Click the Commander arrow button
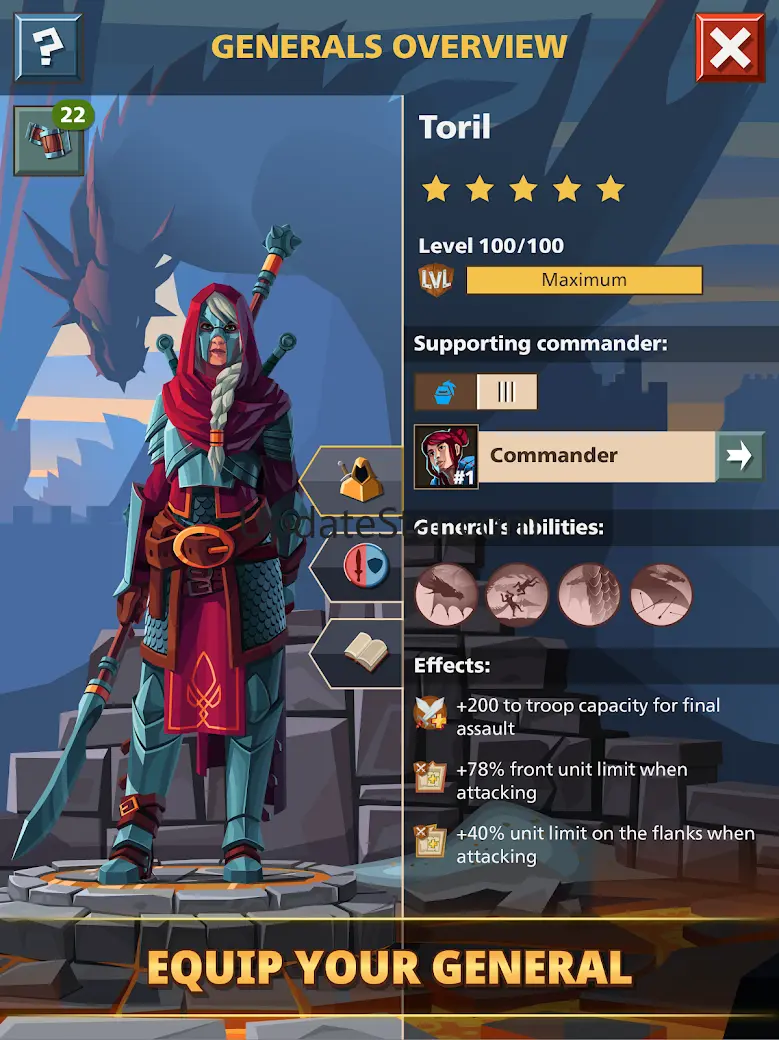Image resolution: width=779 pixels, height=1040 pixels. coord(740,456)
